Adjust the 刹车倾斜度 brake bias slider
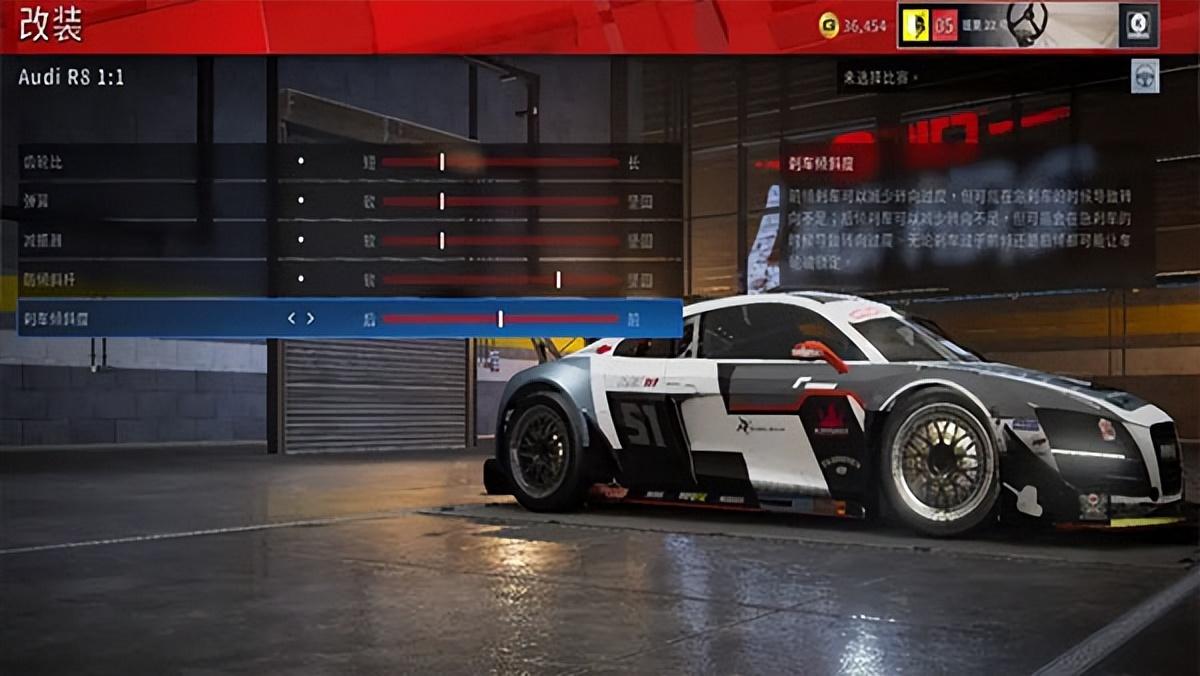Viewport: 1200px width, 676px height. coord(500,319)
